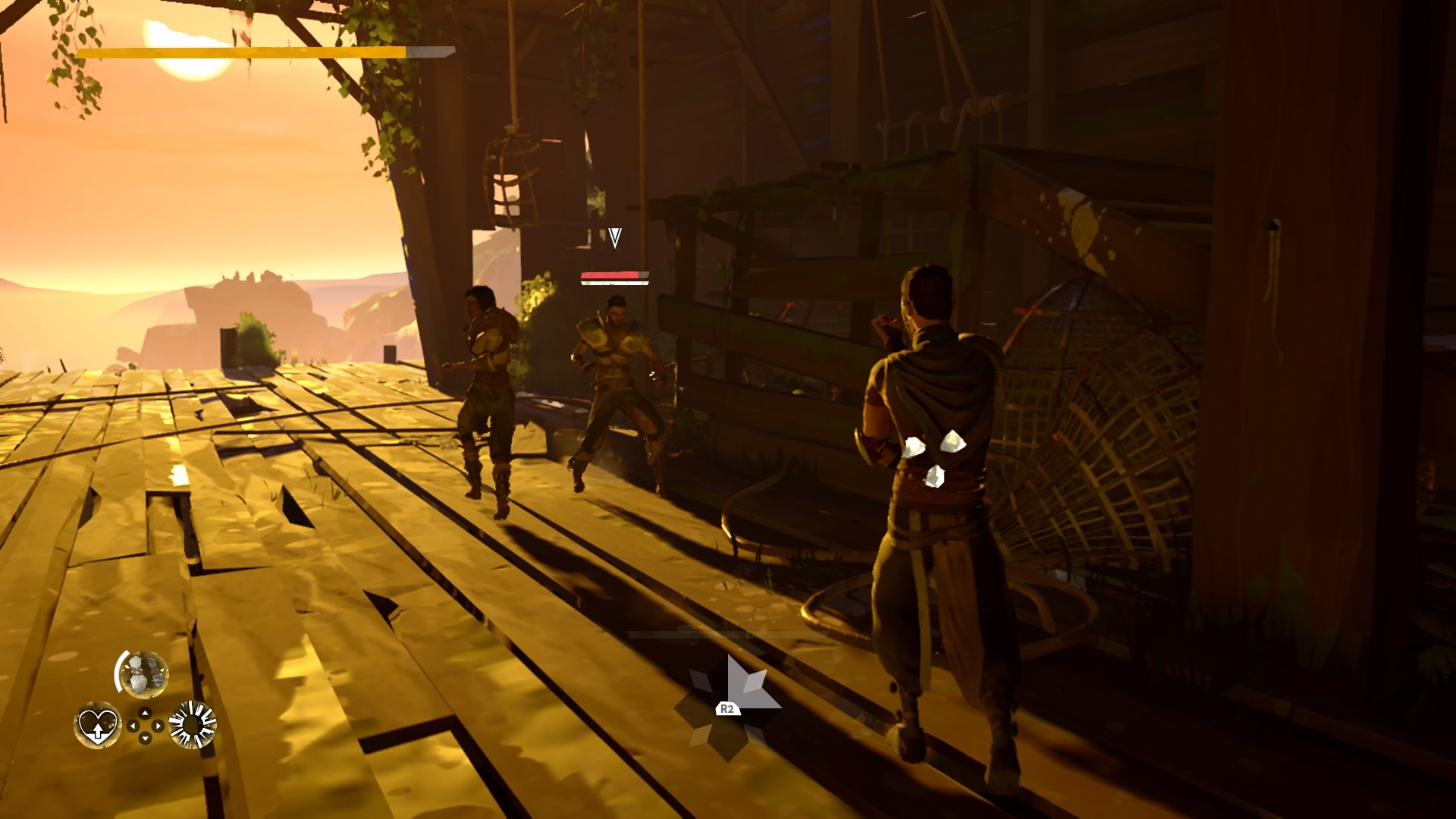The width and height of the screenshot is (1456, 819).
Task: Select the heart healing ability icon
Action: [x=98, y=727]
